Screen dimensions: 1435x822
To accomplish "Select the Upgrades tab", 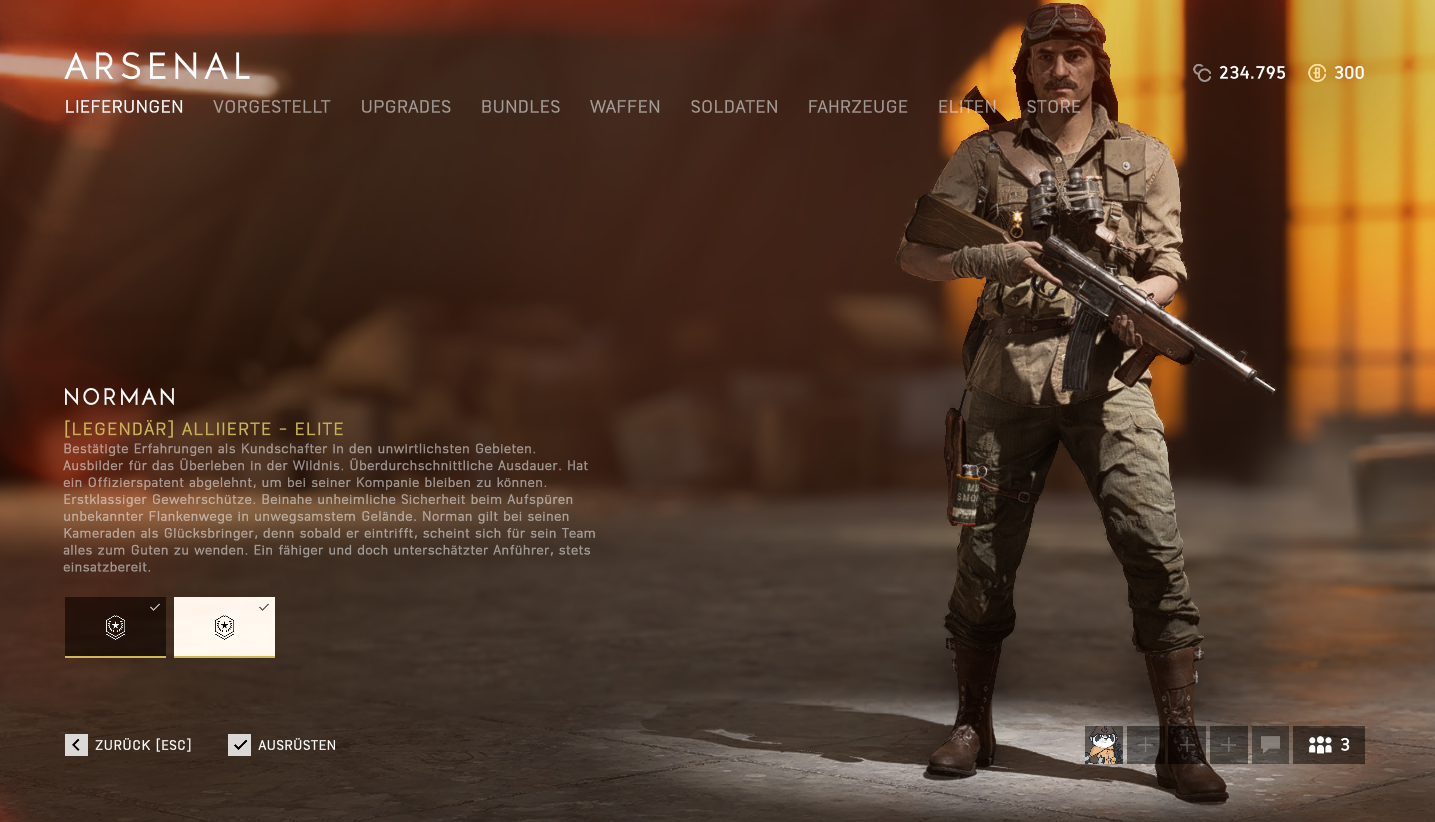I will (x=406, y=107).
